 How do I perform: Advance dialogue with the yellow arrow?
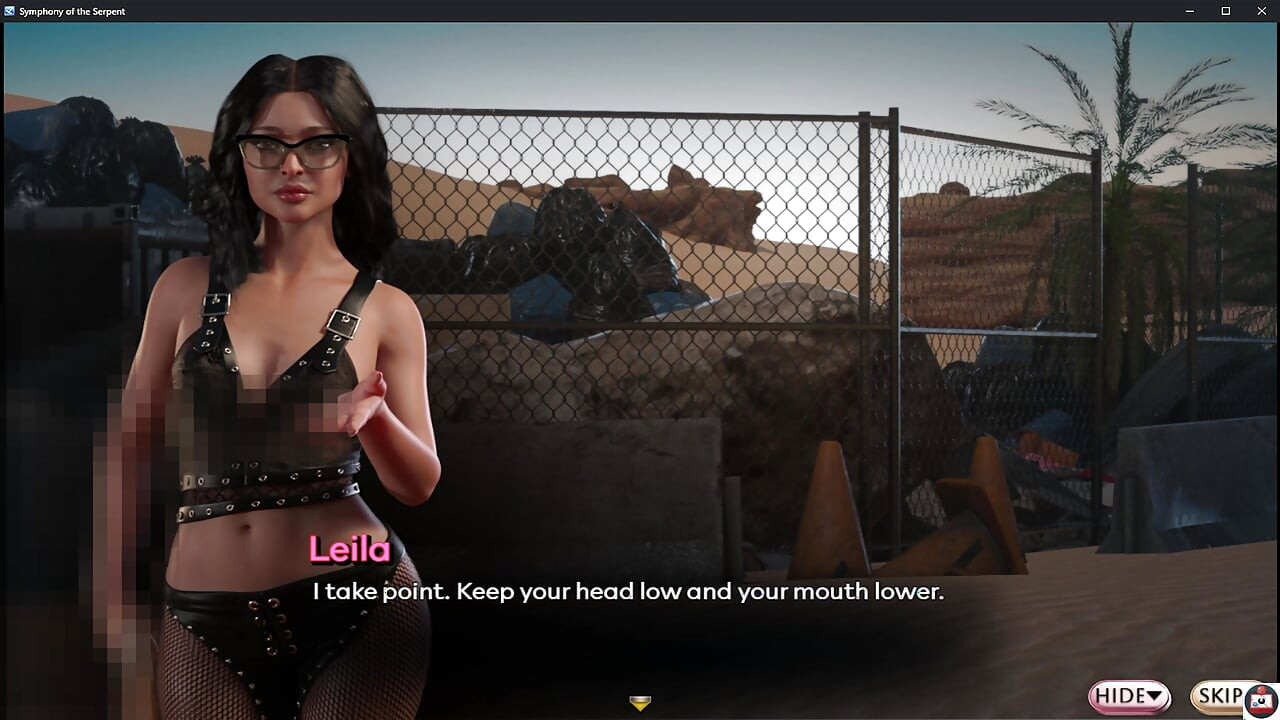[x=640, y=703]
